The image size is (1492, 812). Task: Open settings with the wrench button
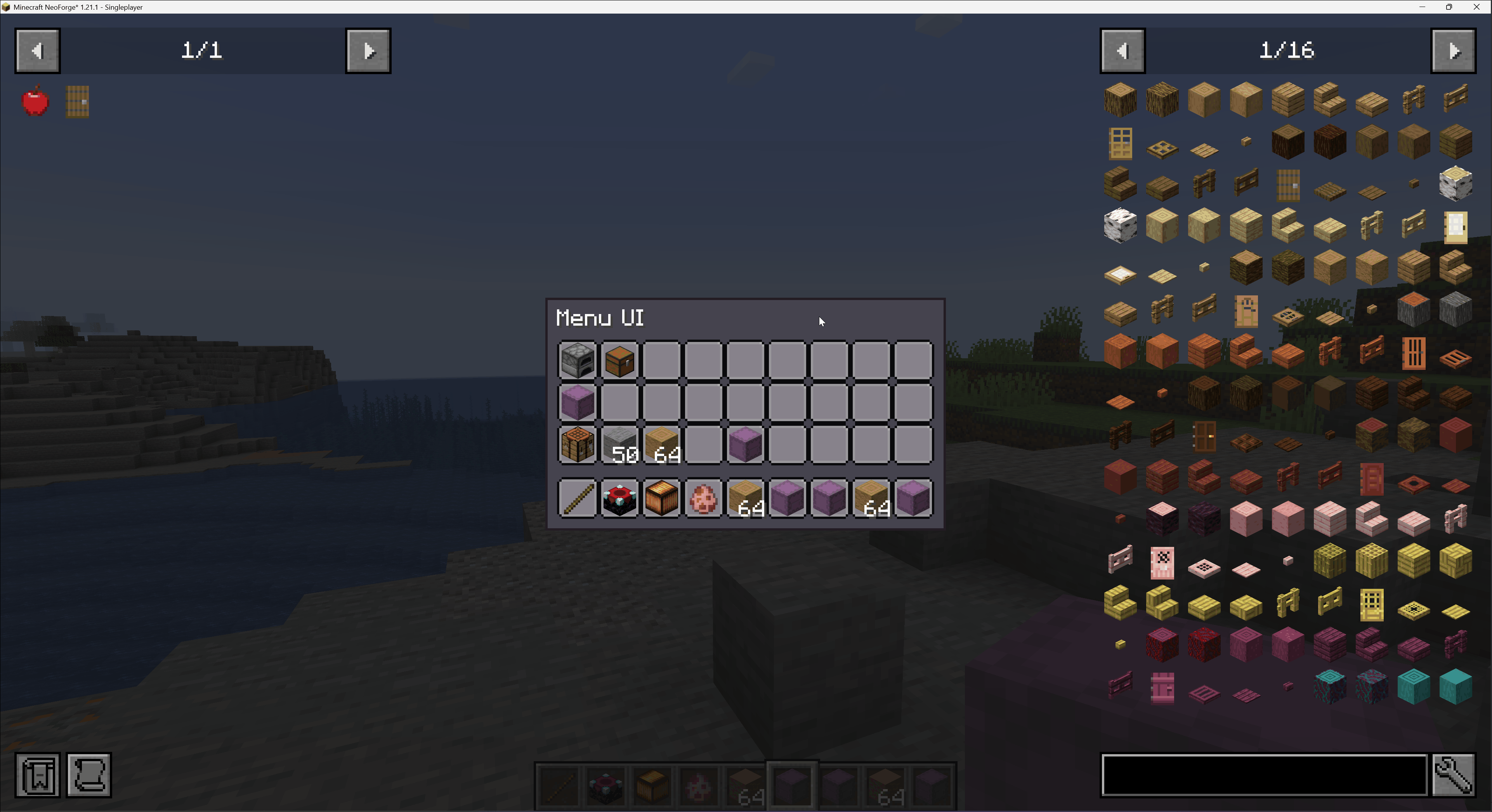(1453, 774)
